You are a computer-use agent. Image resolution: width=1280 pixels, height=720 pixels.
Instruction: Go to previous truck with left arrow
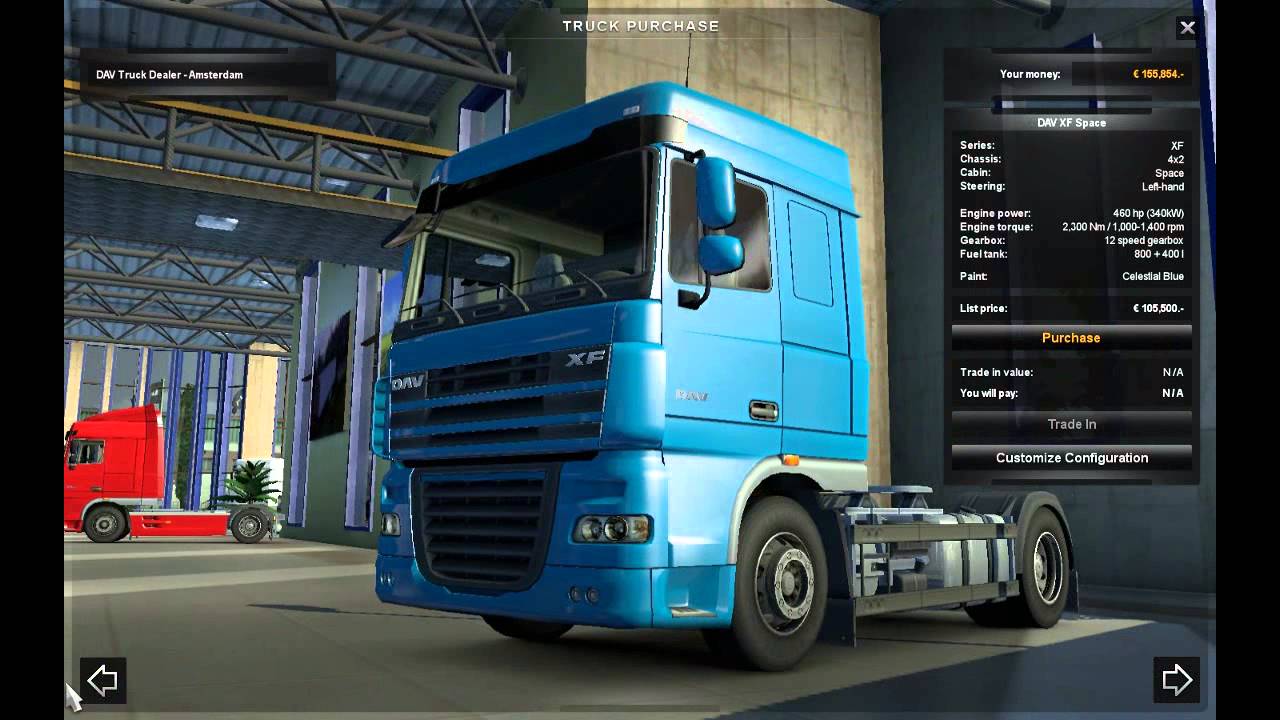(103, 680)
